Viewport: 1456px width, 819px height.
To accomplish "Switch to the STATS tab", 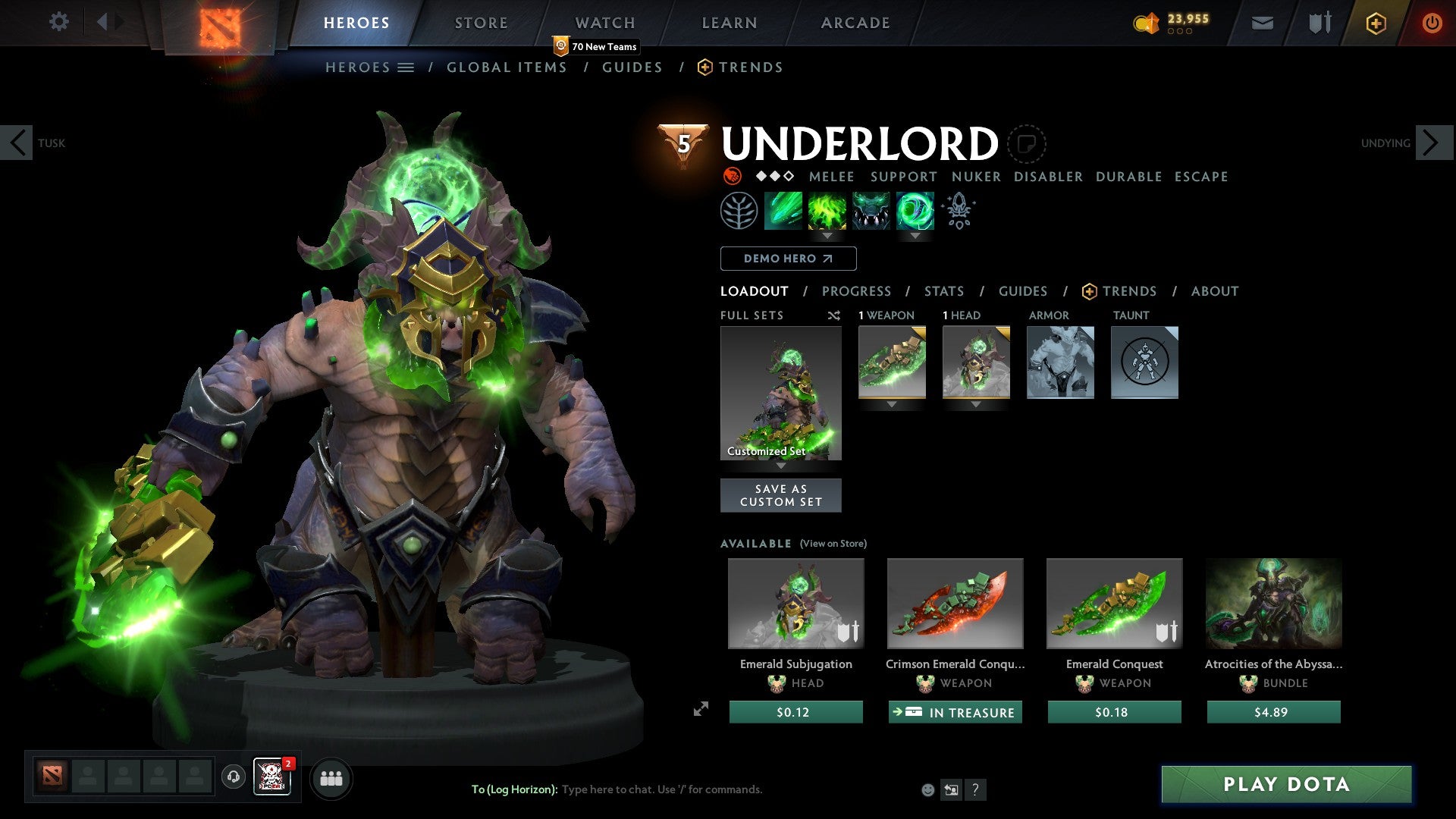I will 943,290.
